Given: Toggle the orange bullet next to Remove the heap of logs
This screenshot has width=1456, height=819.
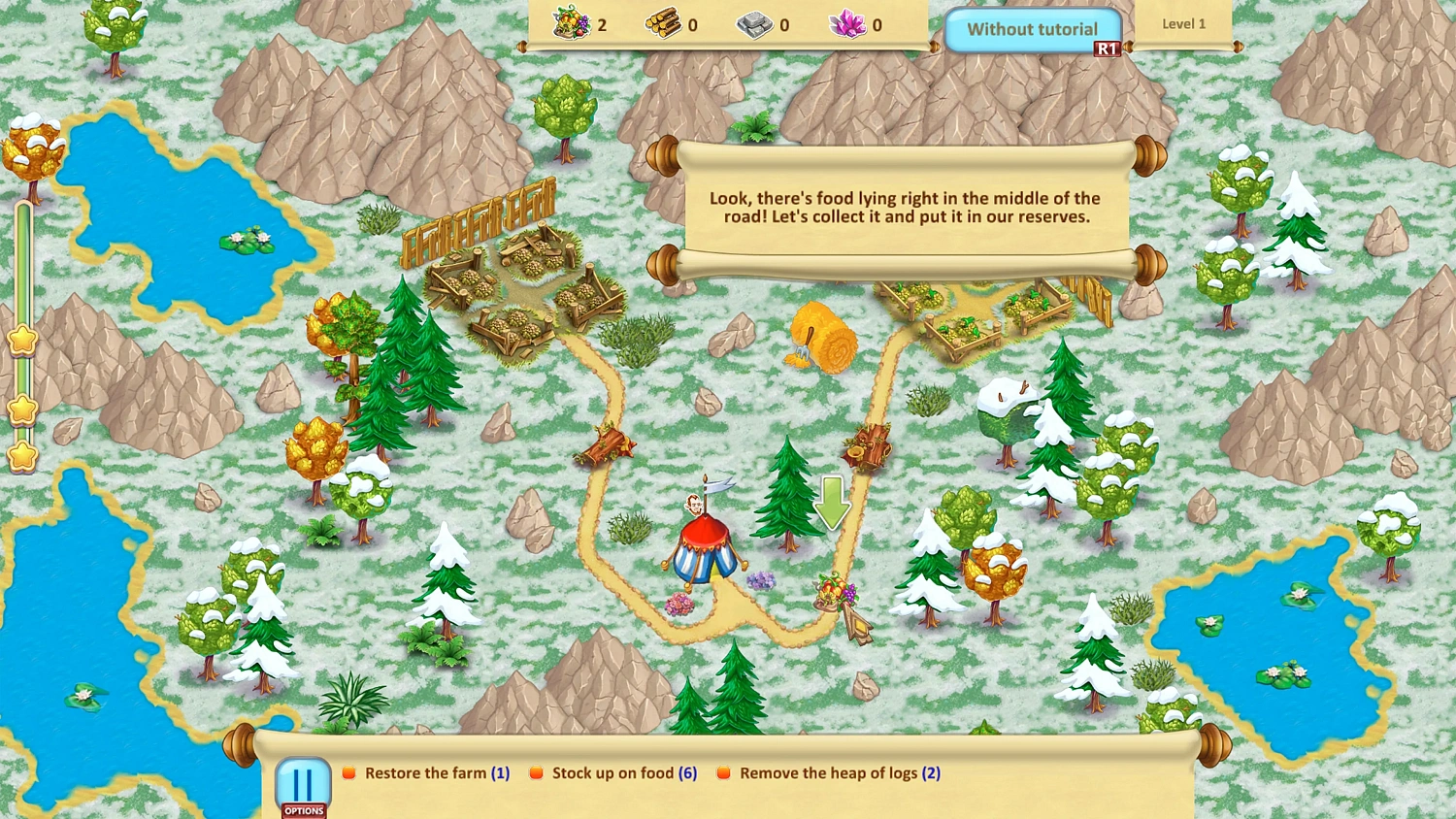Looking at the screenshot, I should coord(722,772).
